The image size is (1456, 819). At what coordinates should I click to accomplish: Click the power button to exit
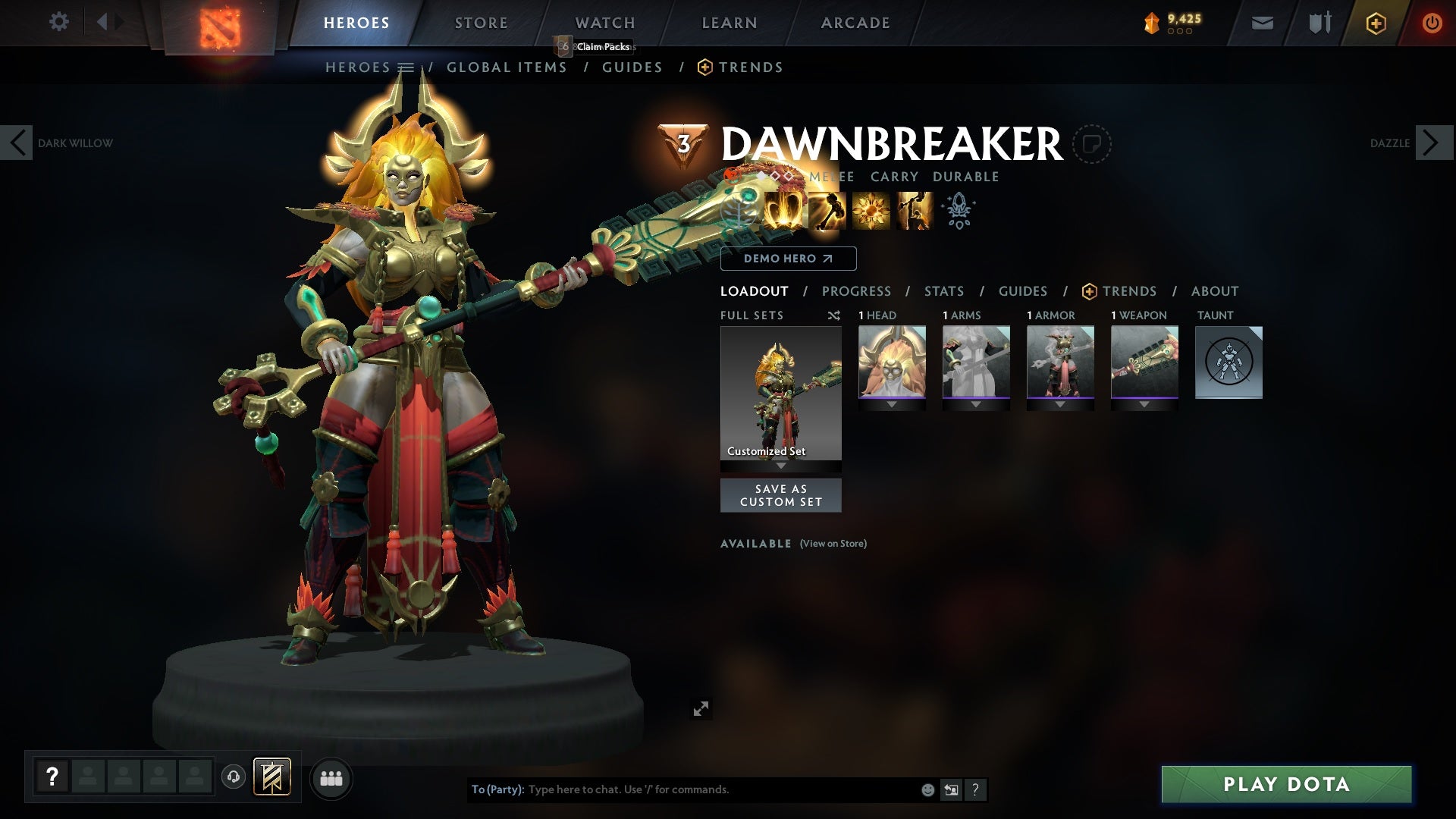[x=1433, y=22]
